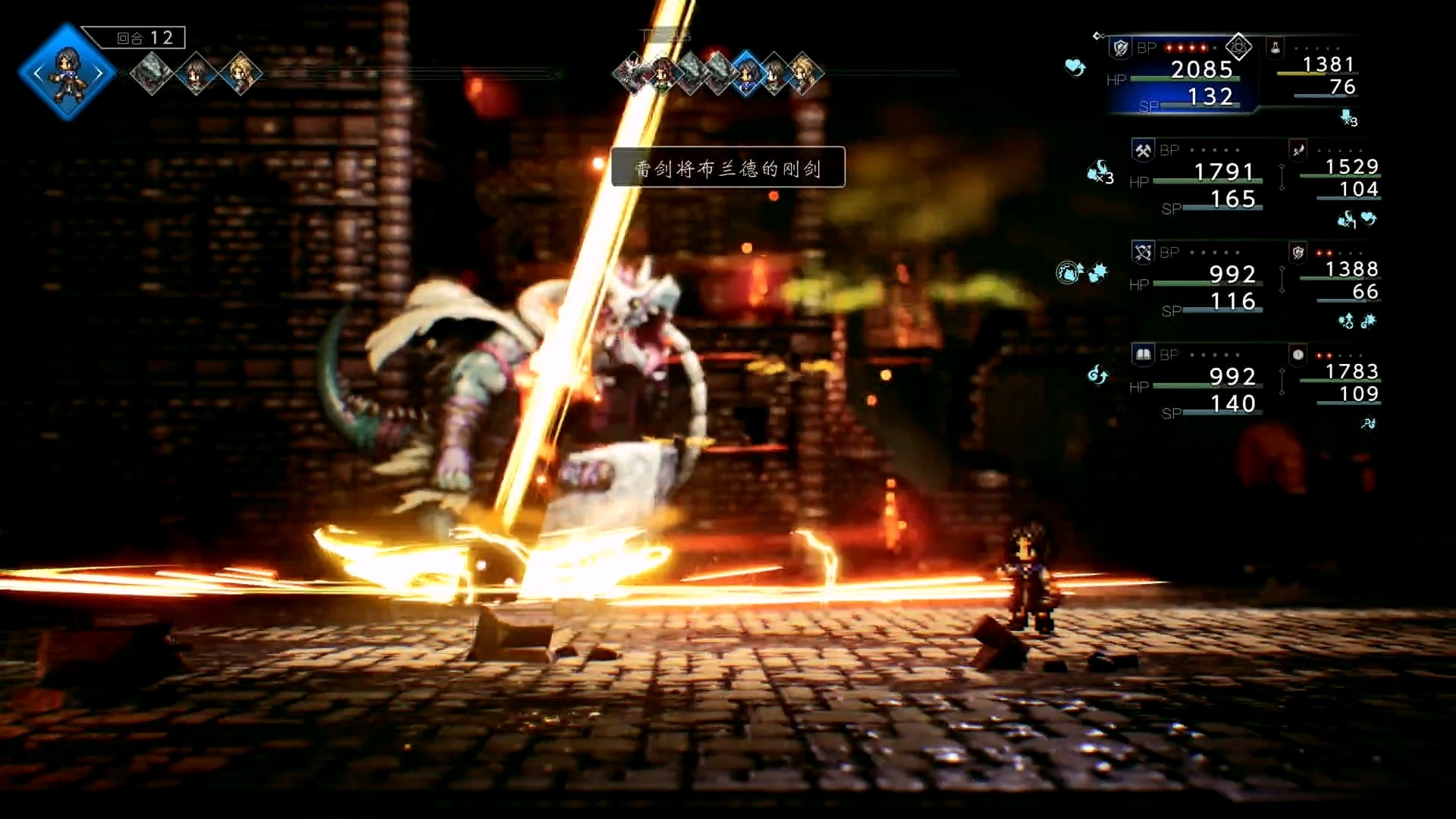Click the feather job icon above 1529 HP
1456x819 pixels.
point(1298,150)
